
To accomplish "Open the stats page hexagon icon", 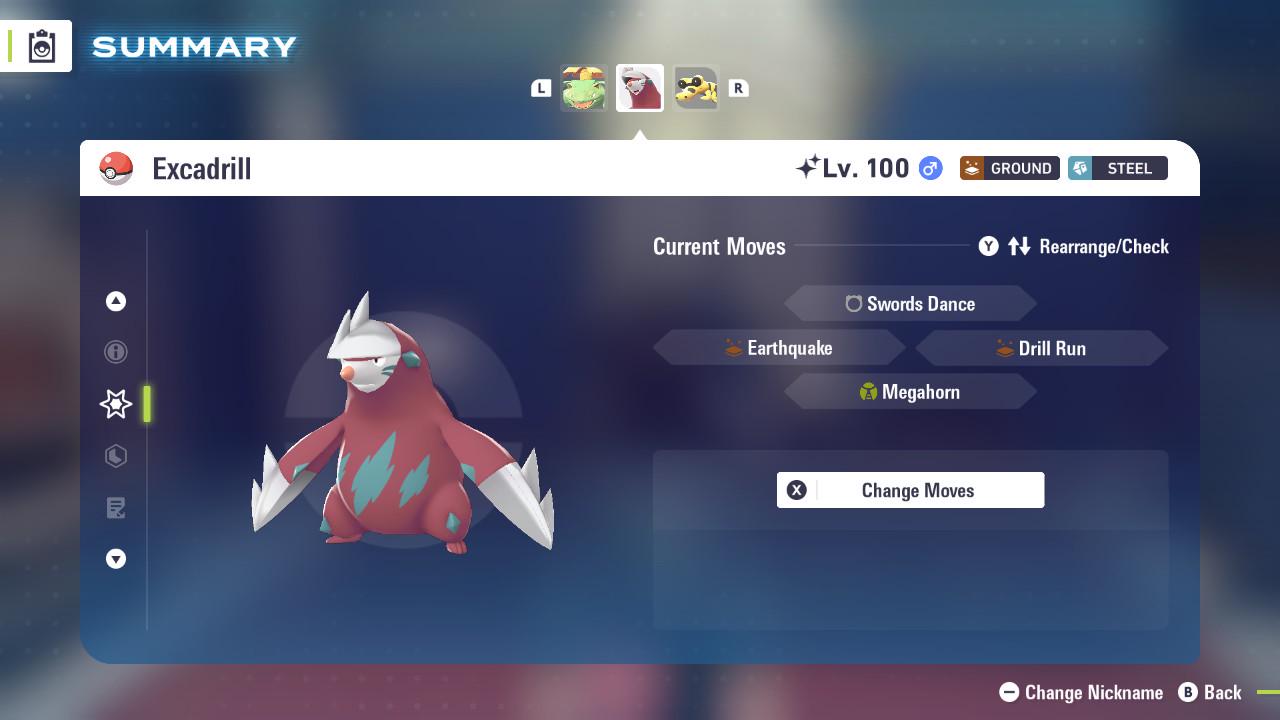I will pyautogui.click(x=116, y=456).
